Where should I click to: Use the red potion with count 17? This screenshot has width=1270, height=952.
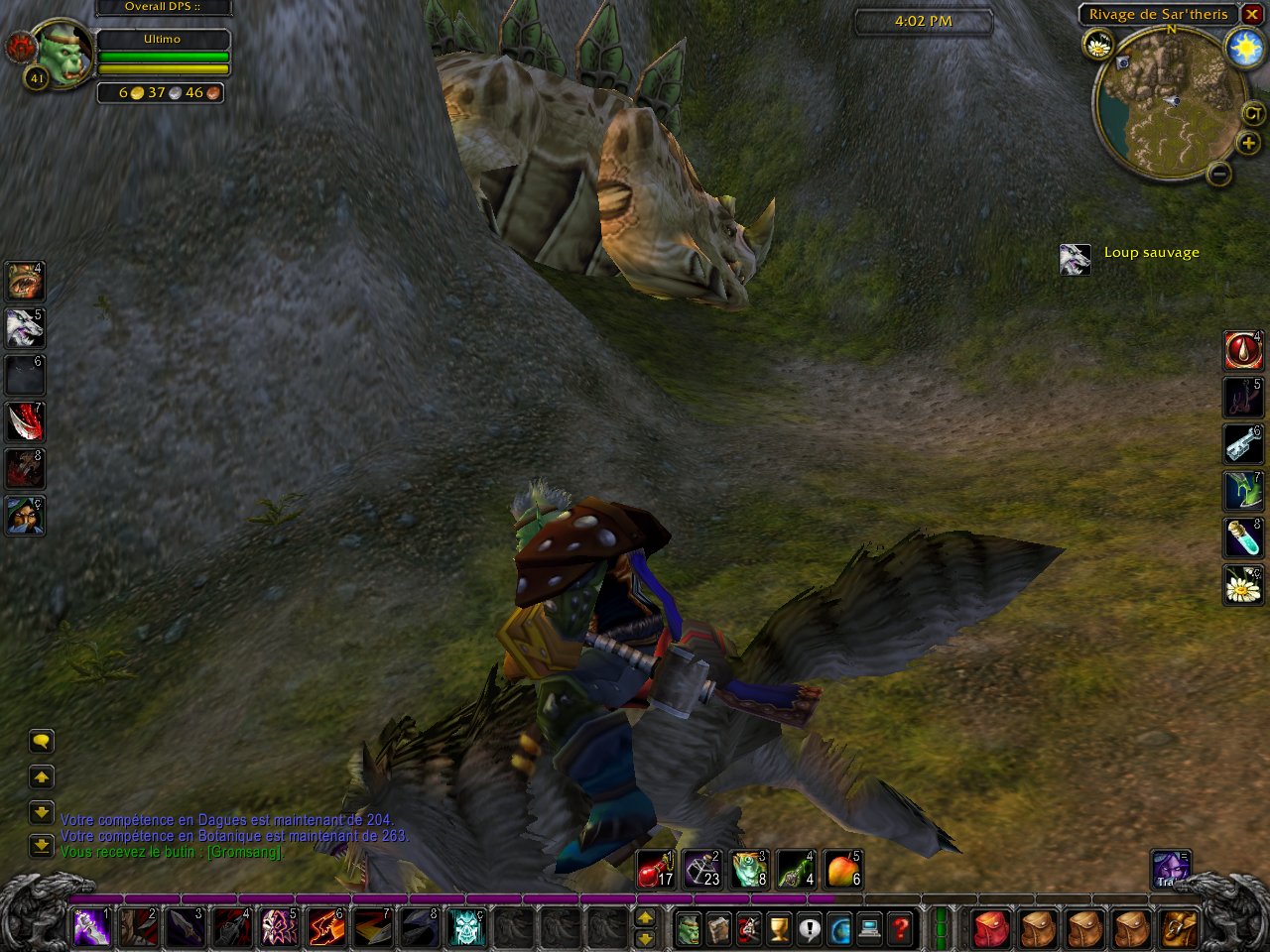click(656, 869)
